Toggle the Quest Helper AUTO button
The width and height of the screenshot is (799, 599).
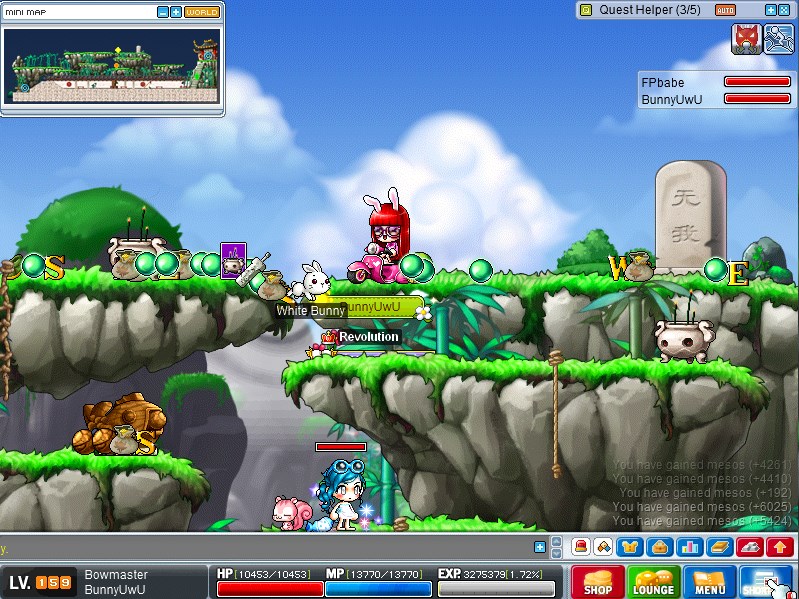[x=726, y=10]
